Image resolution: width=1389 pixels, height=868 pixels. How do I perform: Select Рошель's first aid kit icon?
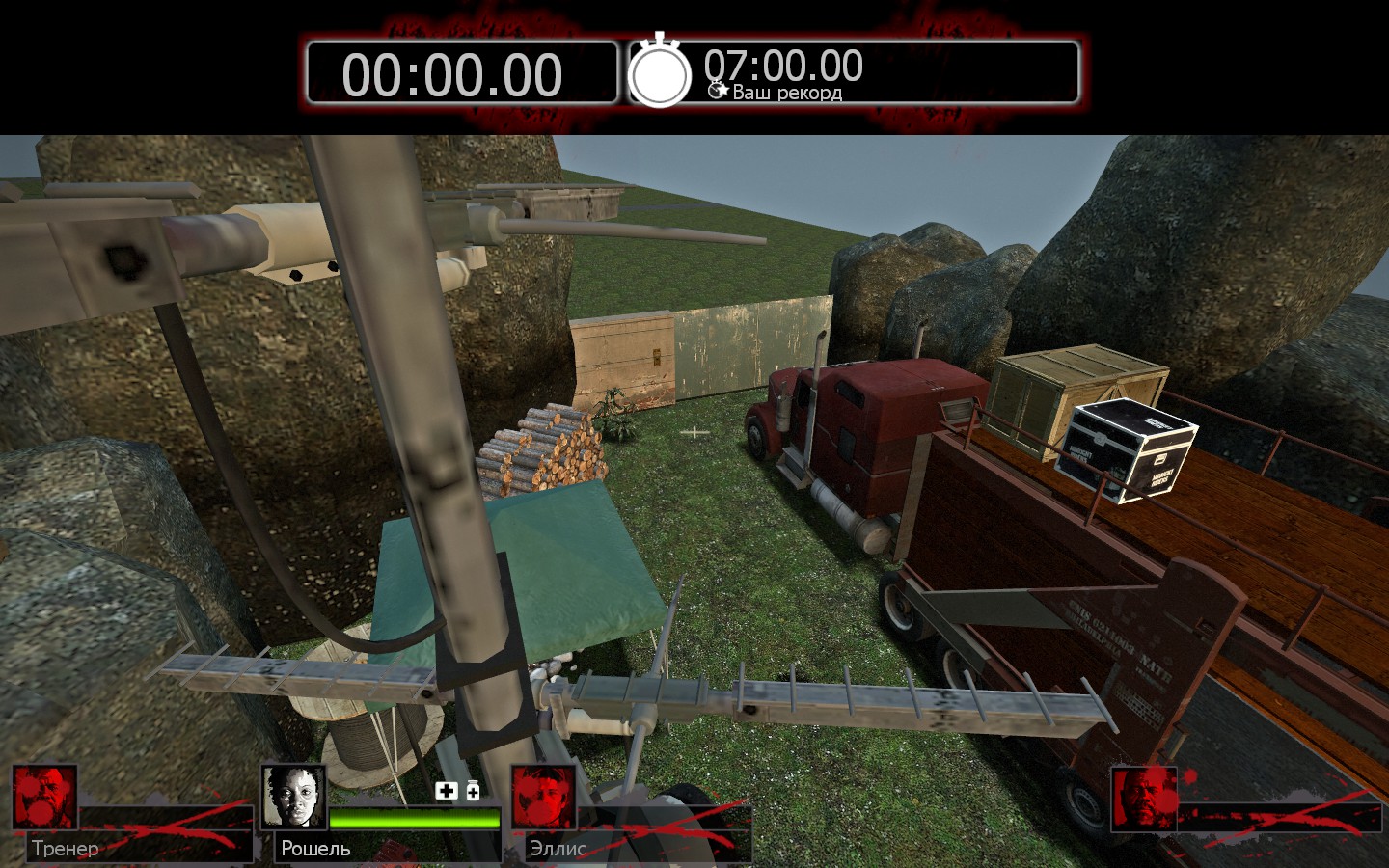point(446,791)
